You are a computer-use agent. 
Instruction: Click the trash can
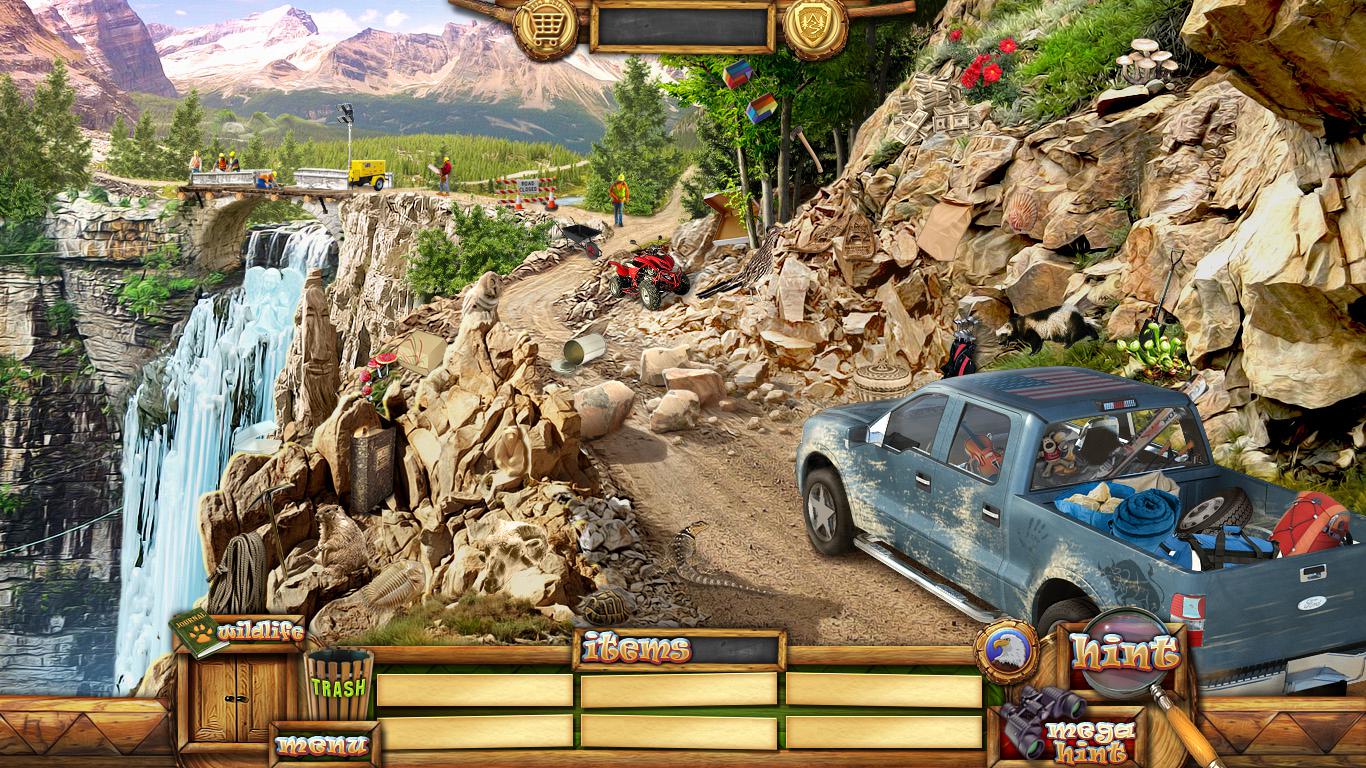(x=339, y=685)
